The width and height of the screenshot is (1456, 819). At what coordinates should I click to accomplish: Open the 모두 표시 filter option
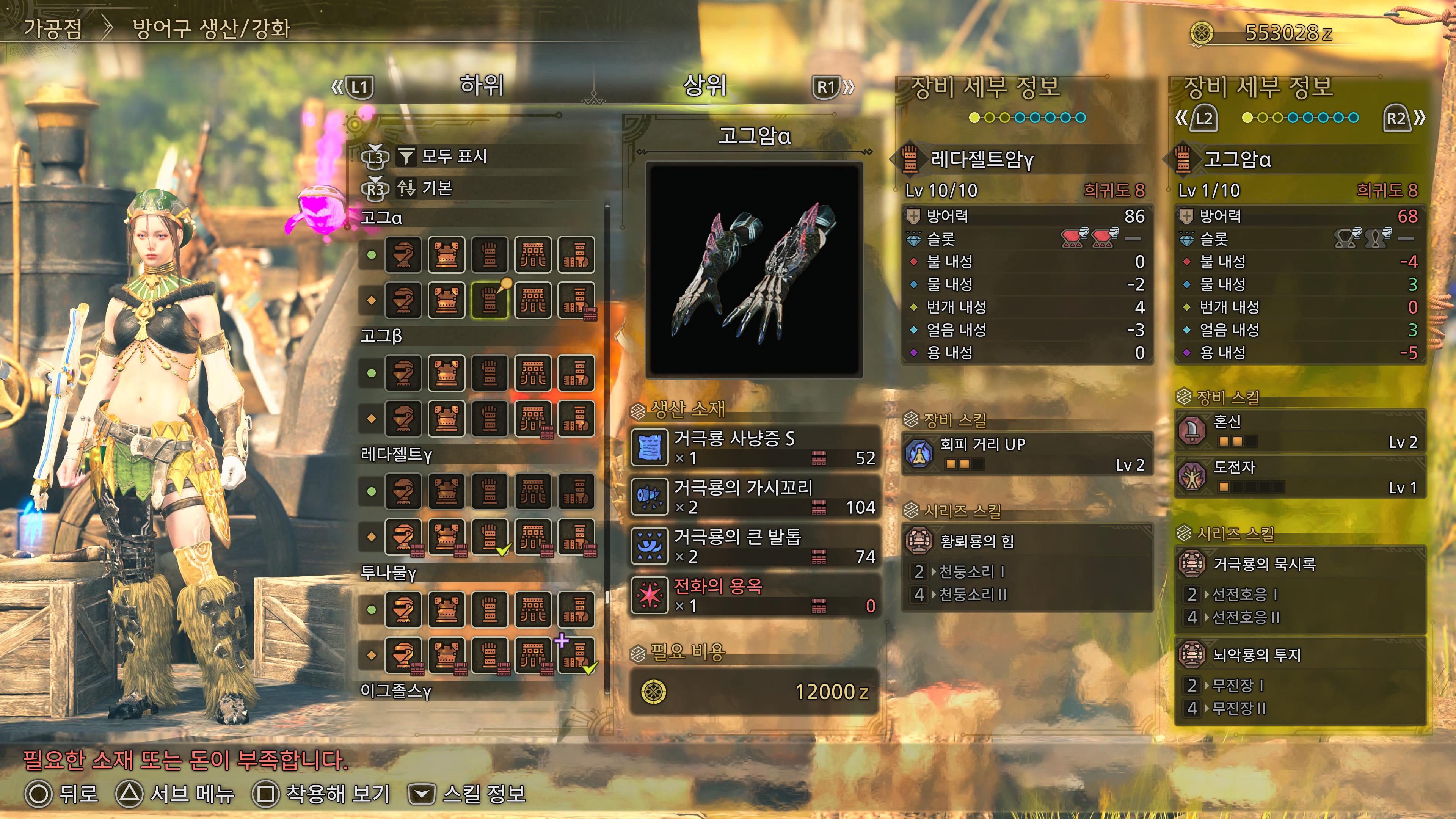(x=454, y=156)
